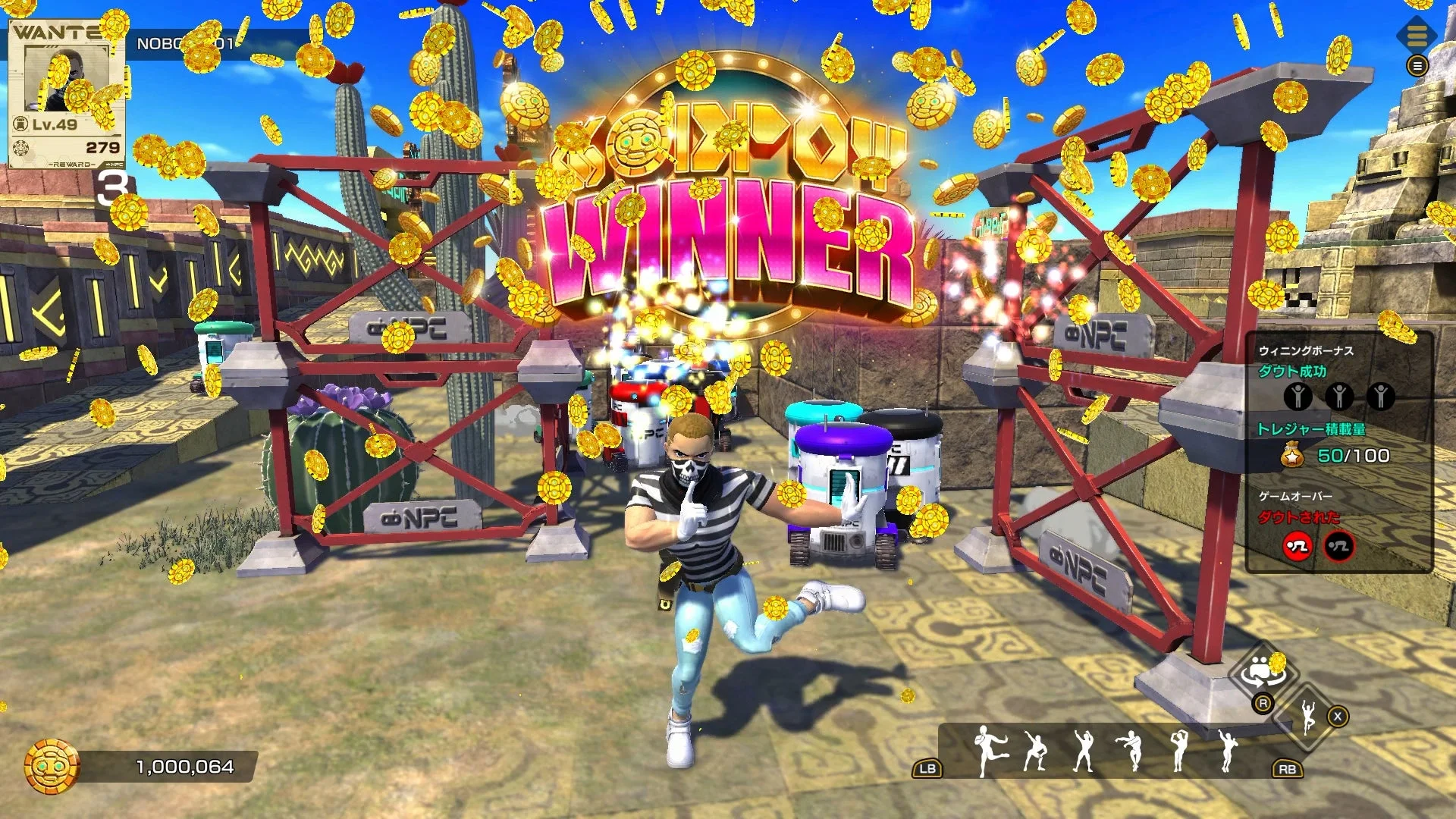Select the heart-arms pose emote icon
Screen dimensions: 1456x819
coord(1181,752)
